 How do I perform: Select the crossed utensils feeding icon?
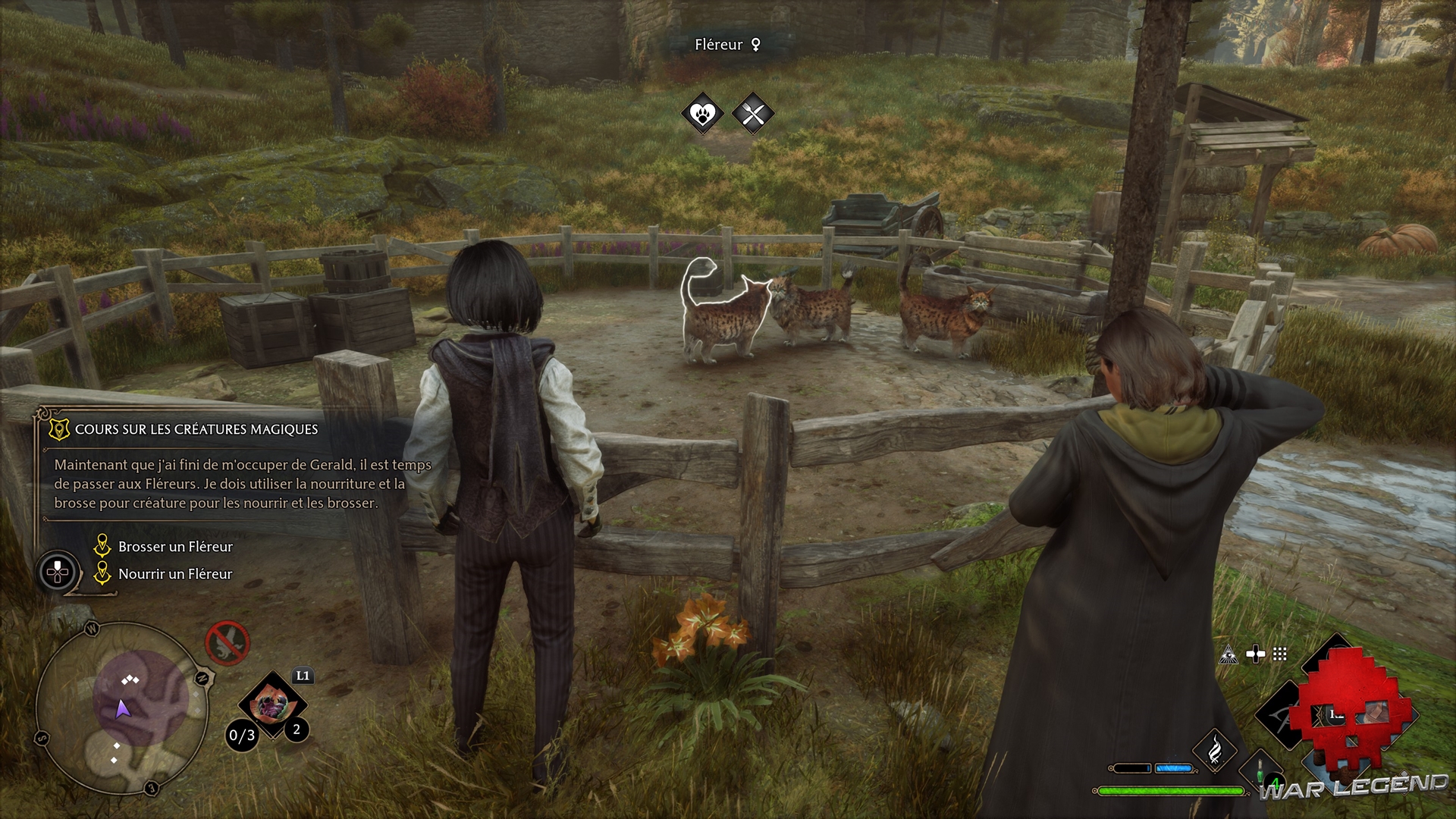pos(753,115)
